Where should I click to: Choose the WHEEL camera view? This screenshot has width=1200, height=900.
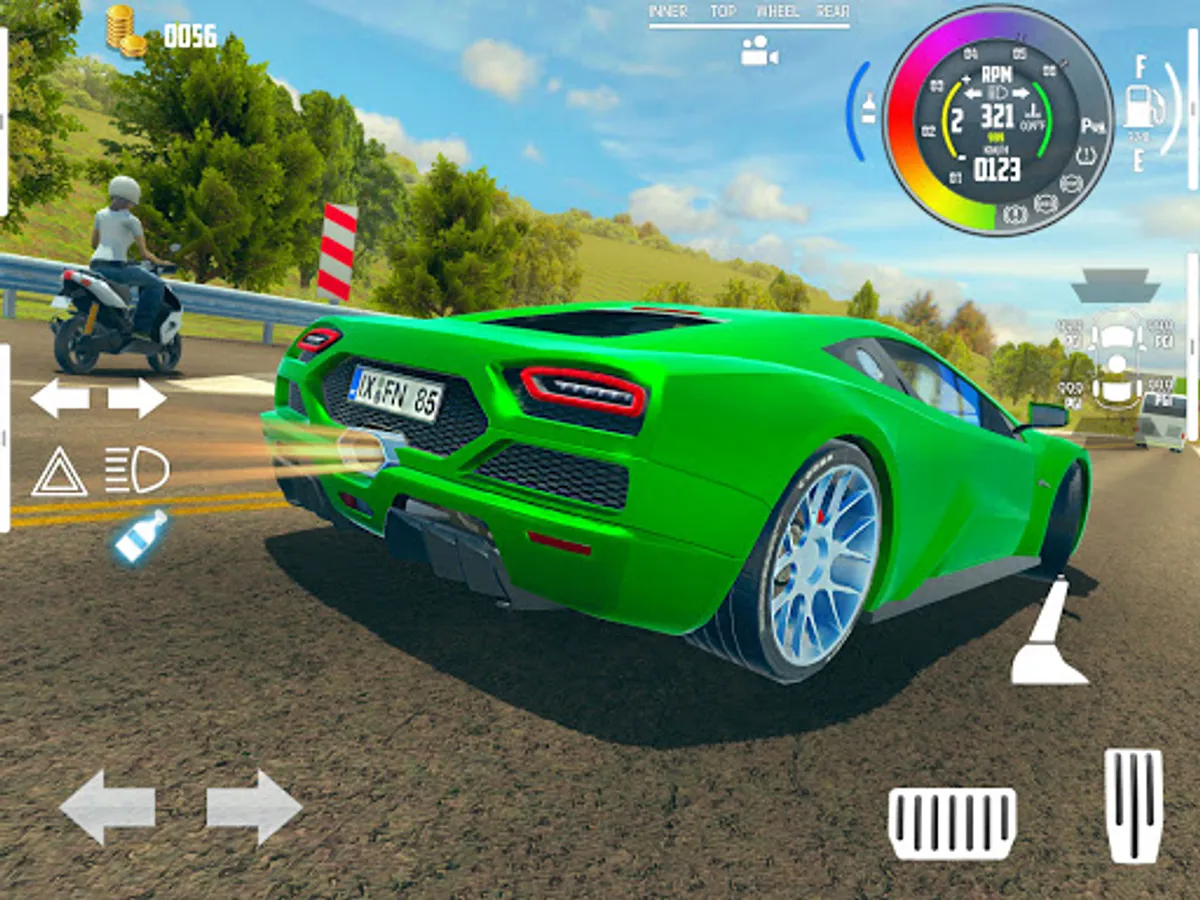pos(777,12)
